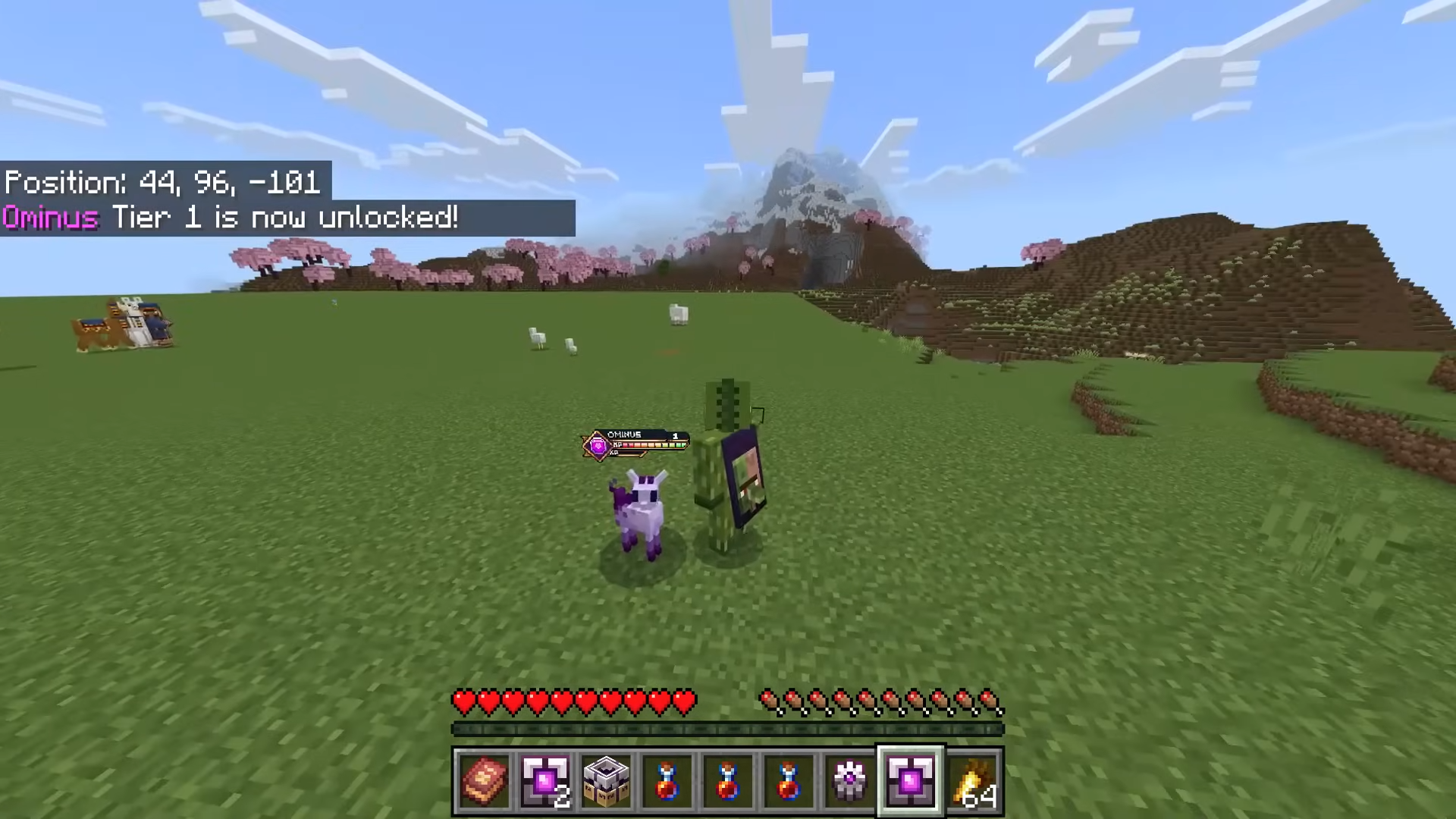Click the first drumstick in the hunger bar

tap(767, 702)
